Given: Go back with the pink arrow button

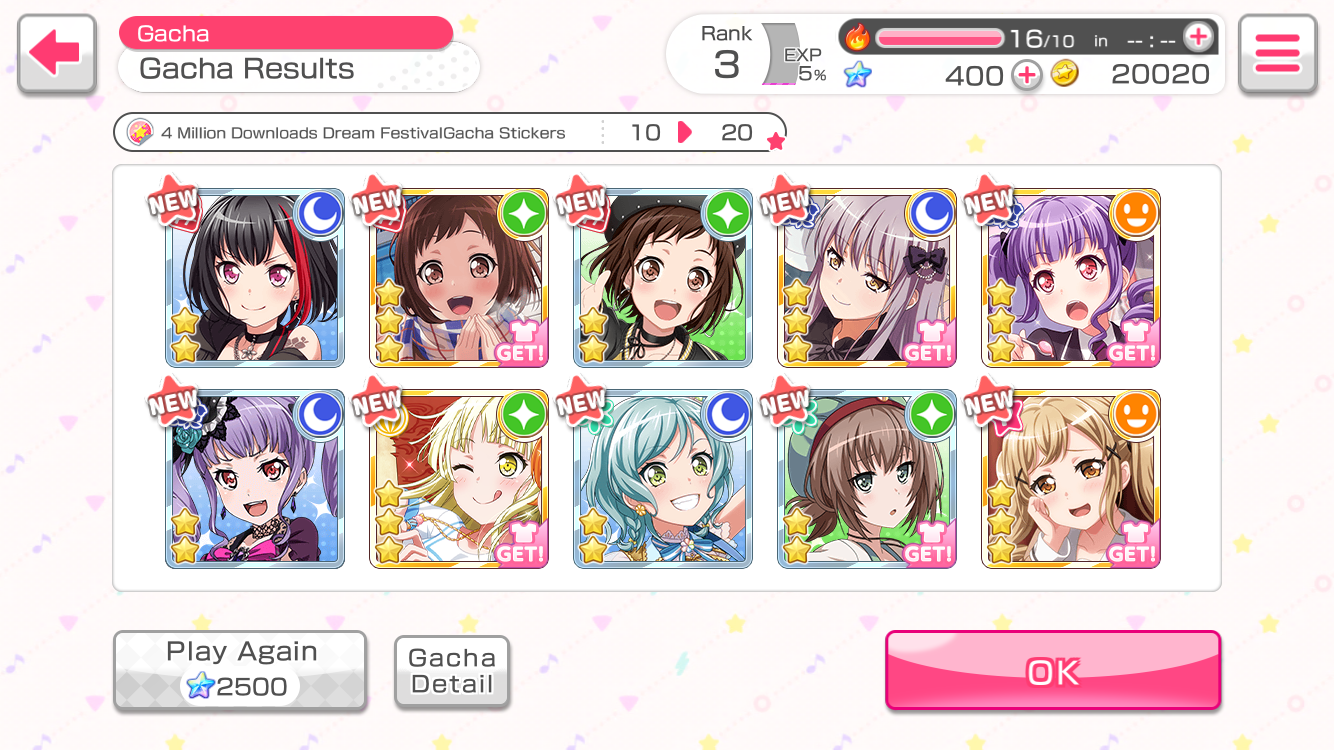Looking at the screenshot, I should pyautogui.click(x=56, y=55).
